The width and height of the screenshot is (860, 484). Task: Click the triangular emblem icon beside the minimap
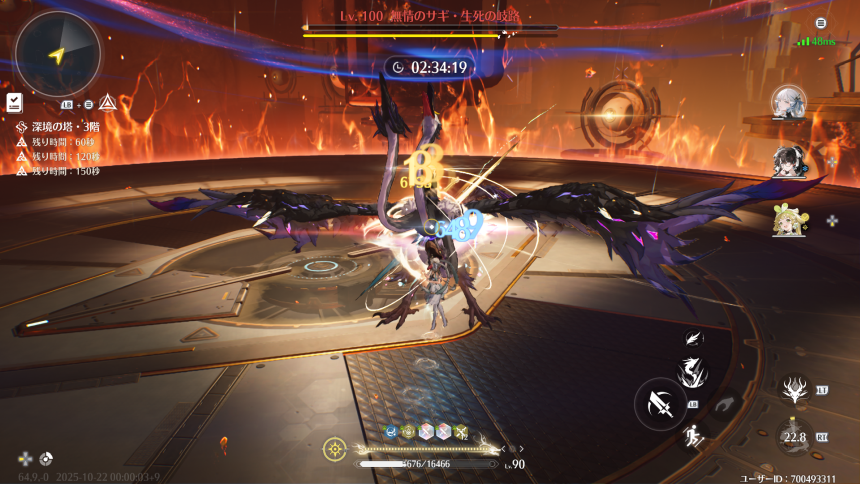[106, 103]
